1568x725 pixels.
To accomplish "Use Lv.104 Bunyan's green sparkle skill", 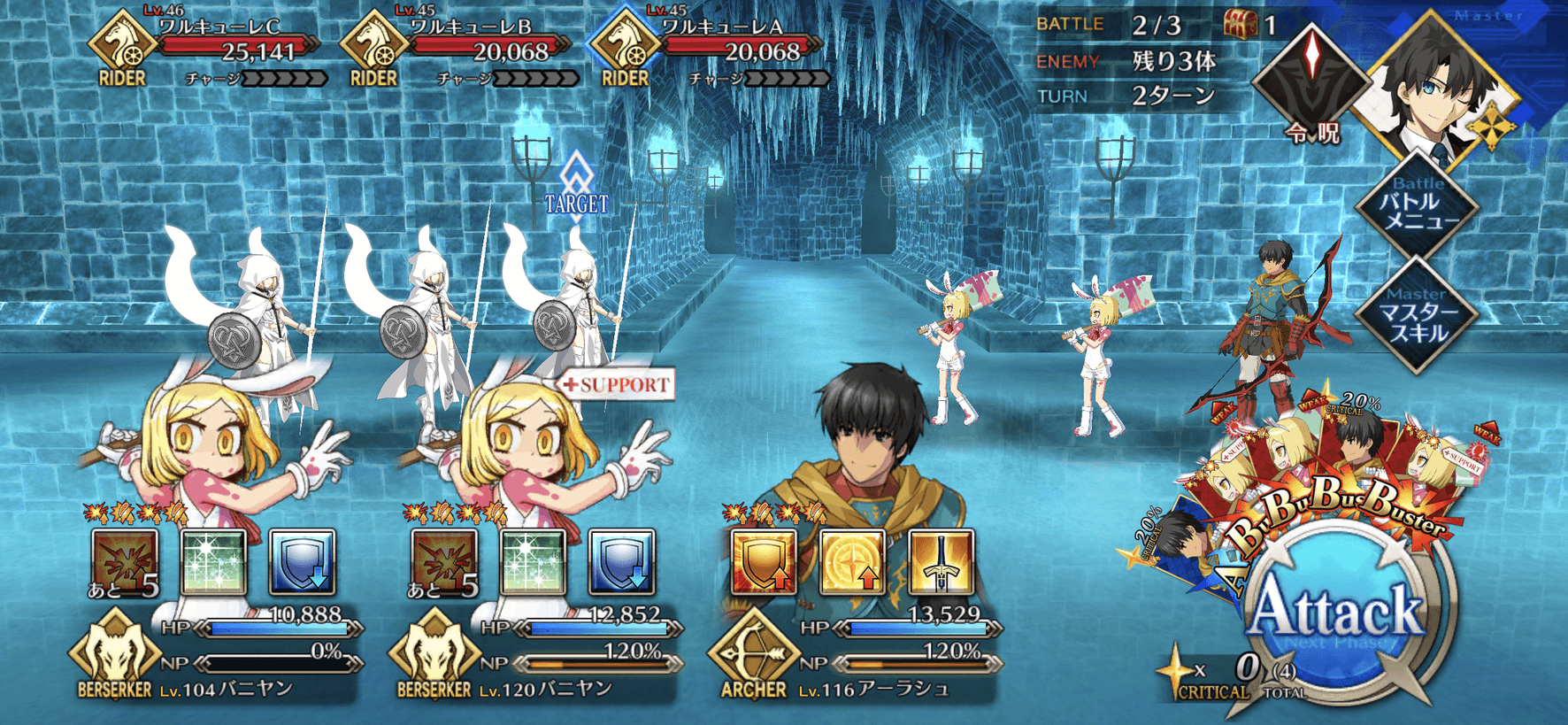I will point(213,561).
